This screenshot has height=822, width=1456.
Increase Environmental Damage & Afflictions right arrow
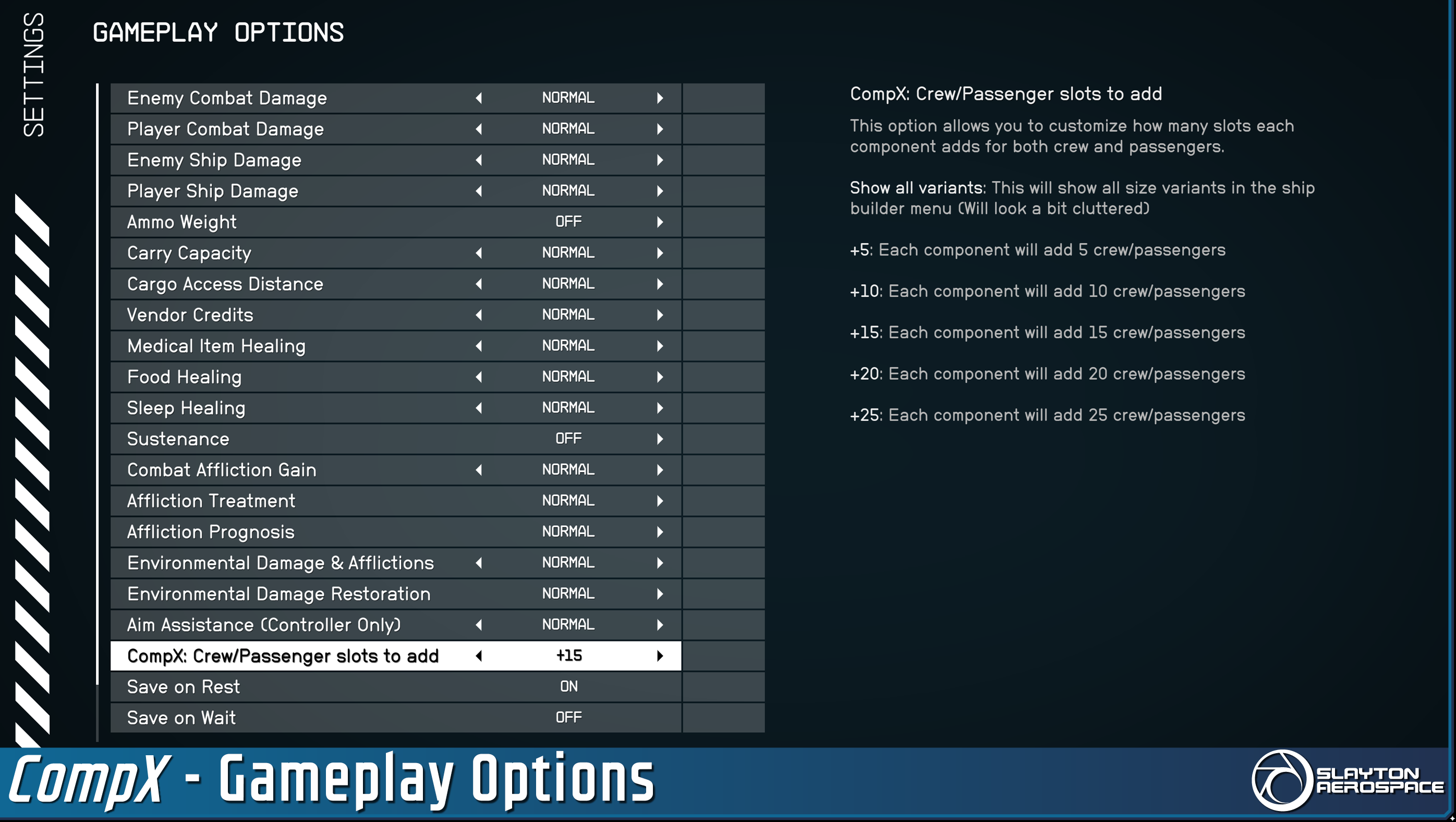660,562
